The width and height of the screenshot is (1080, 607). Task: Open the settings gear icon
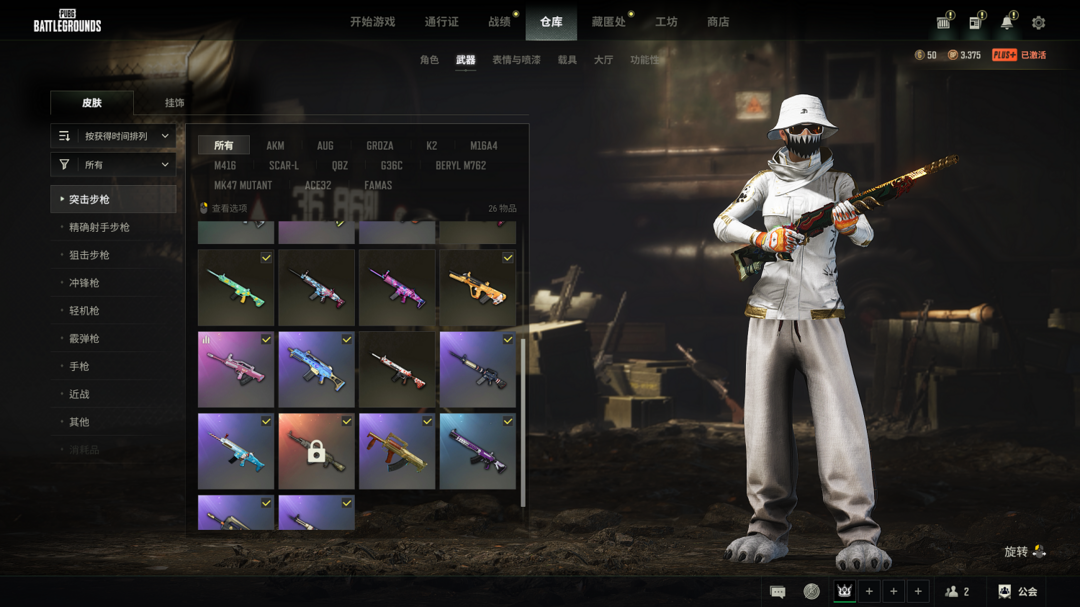click(x=1039, y=23)
